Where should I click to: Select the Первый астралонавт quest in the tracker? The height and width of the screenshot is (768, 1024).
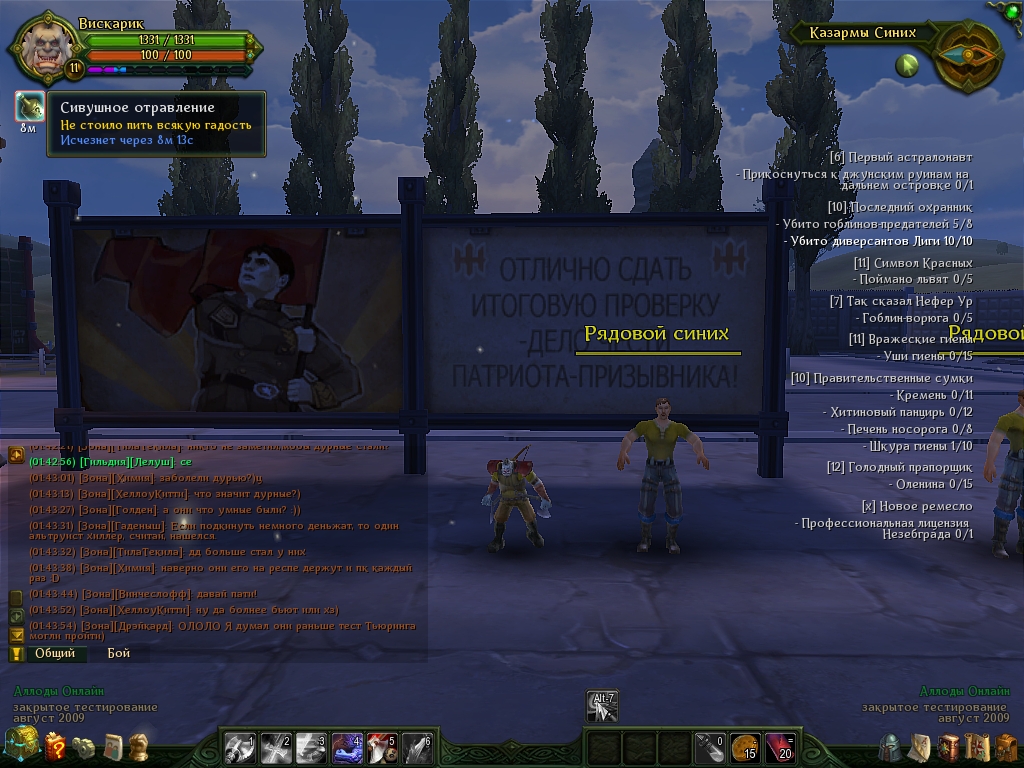[x=900, y=157]
